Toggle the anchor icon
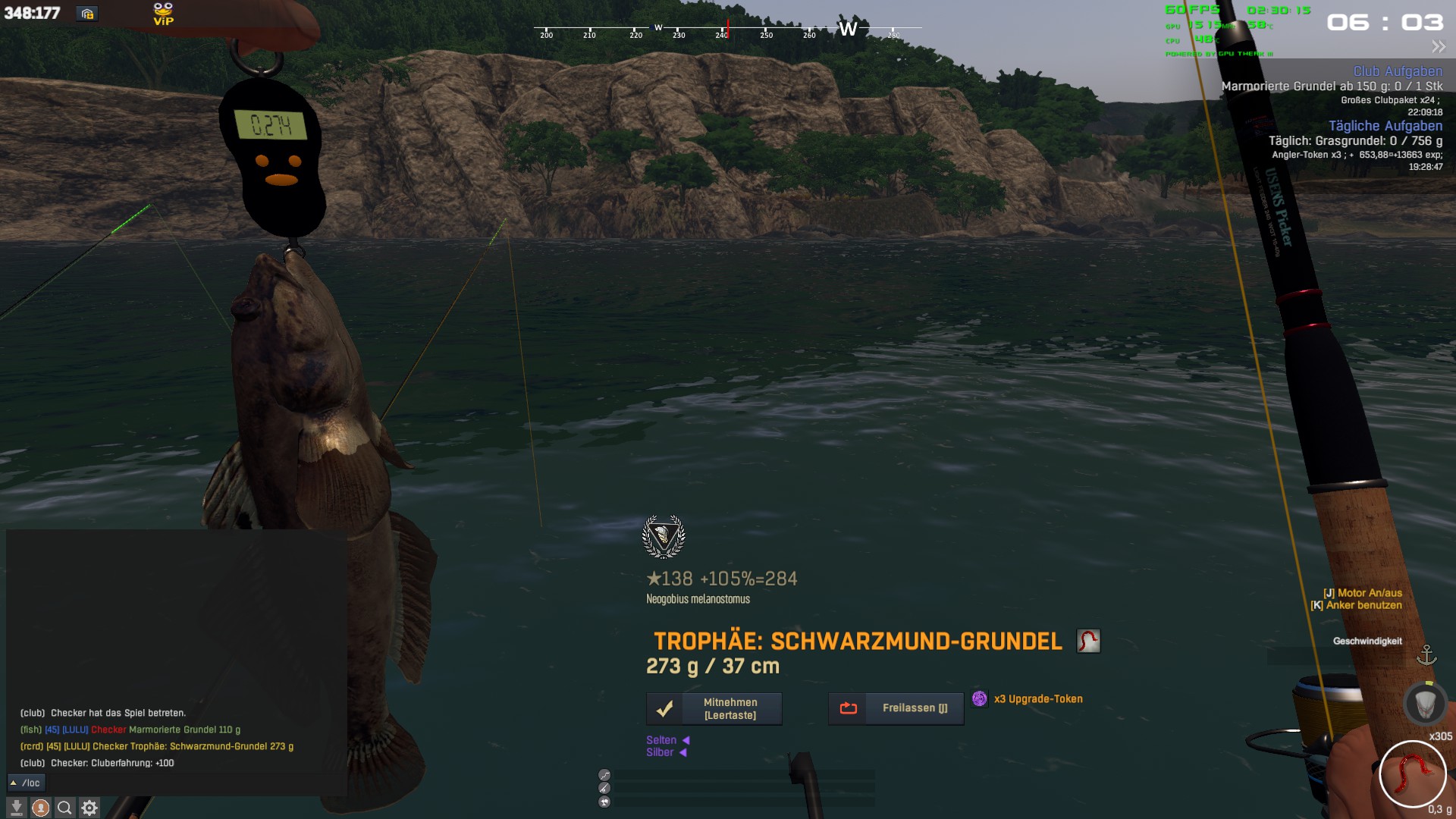This screenshot has width=1456, height=819. (x=1426, y=655)
